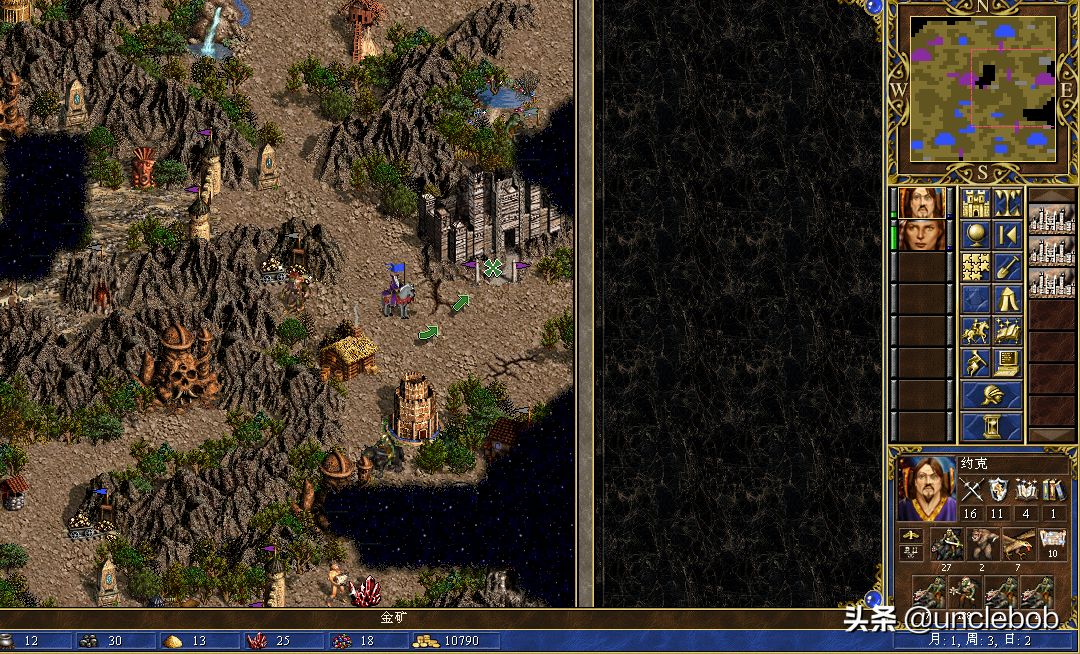Click the globe icon button
Image resolution: width=1080 pixels, height=654 pixels.
pos(976,235)
